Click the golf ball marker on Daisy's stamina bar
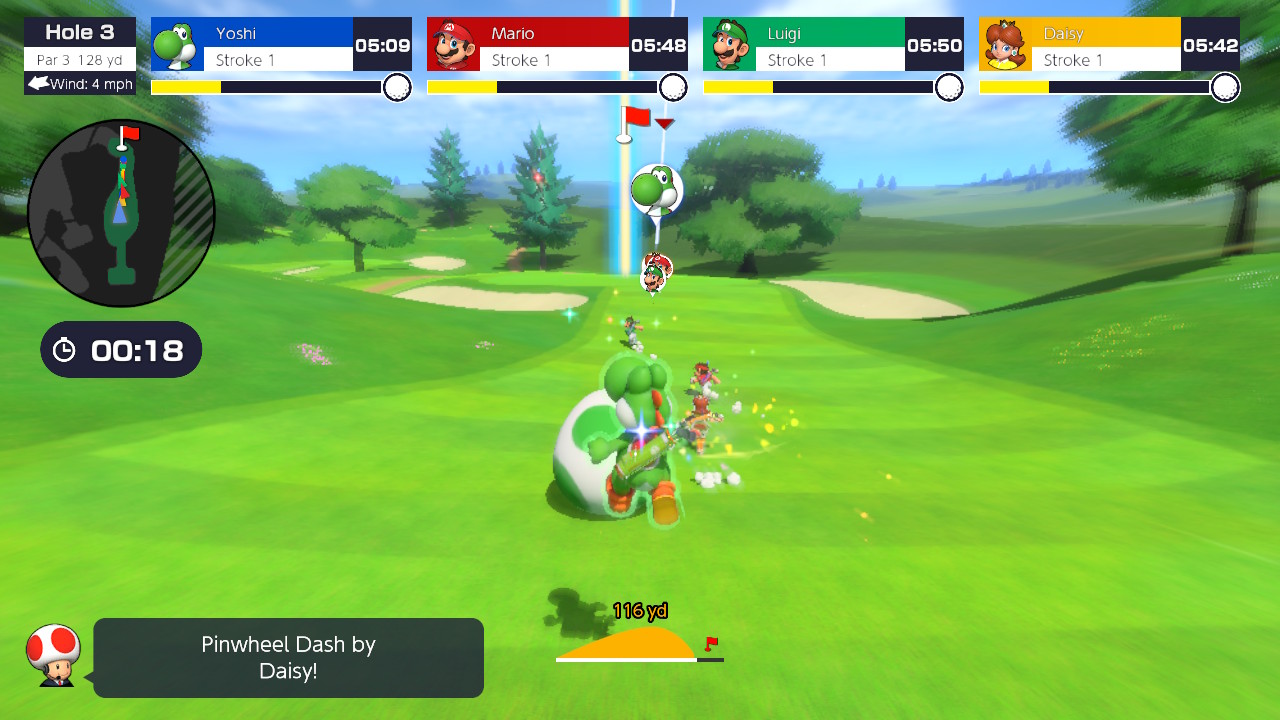This screenshot has width=1280, height=720. [x=1225, y=88]
